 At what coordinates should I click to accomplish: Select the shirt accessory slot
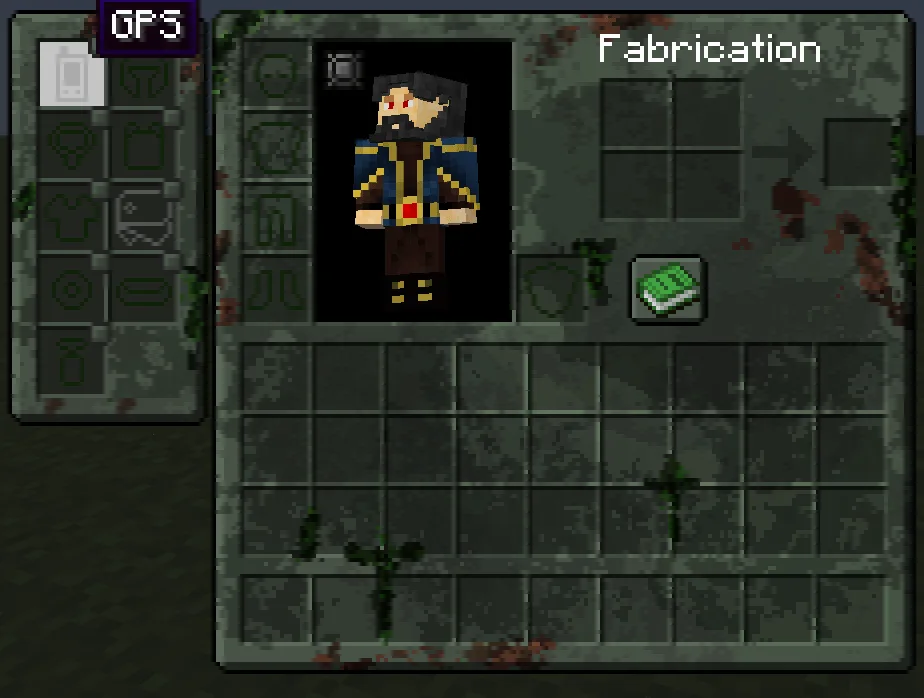pos(72,219)
